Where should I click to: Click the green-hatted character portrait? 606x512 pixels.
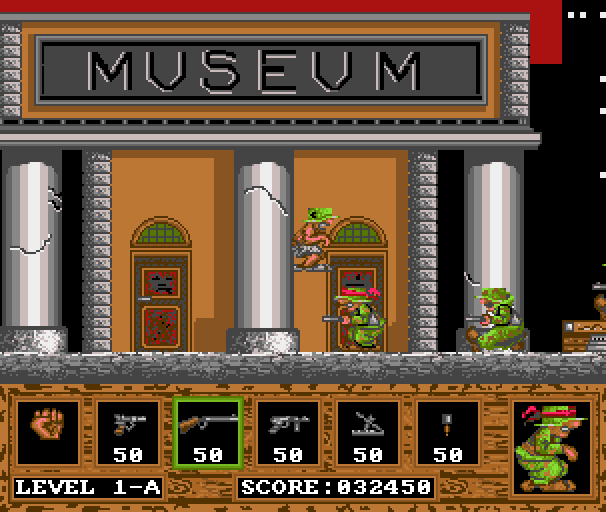[551, 446]
